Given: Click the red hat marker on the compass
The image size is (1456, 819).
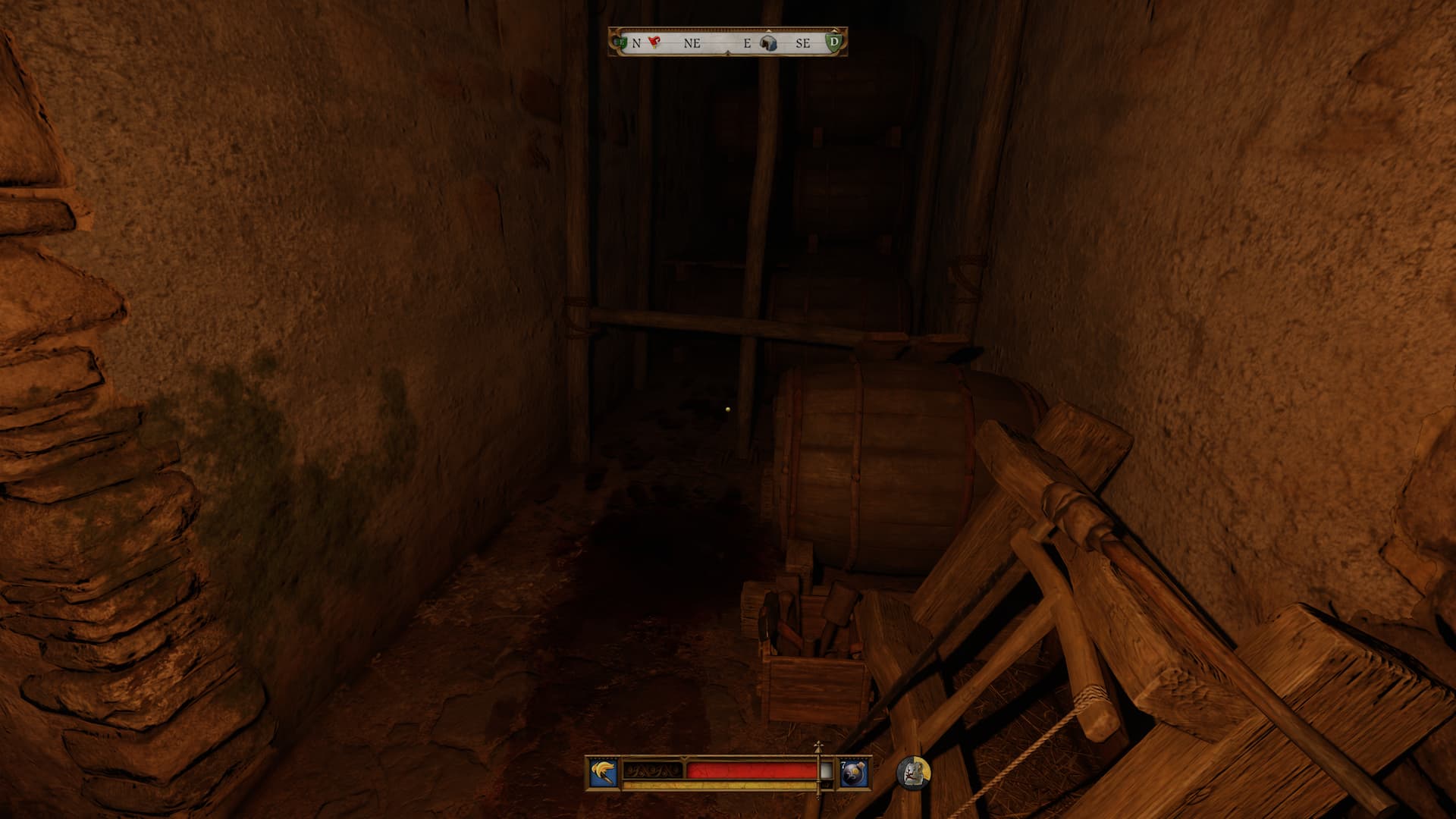Looking at the screenshot, I should 654,42.
